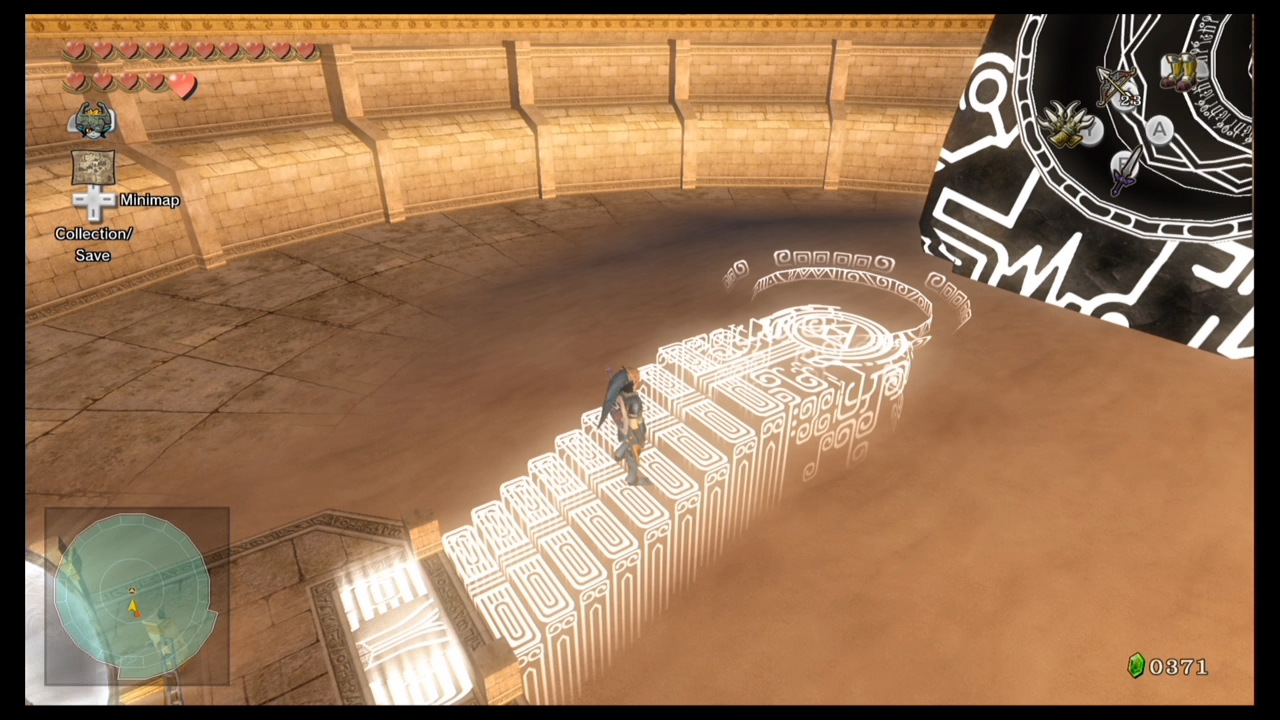Screen dimensions: 1280x720
Task: Click Midna's portrait icon below the hearts
Action: pyautogui.click(x=91, y=119)
